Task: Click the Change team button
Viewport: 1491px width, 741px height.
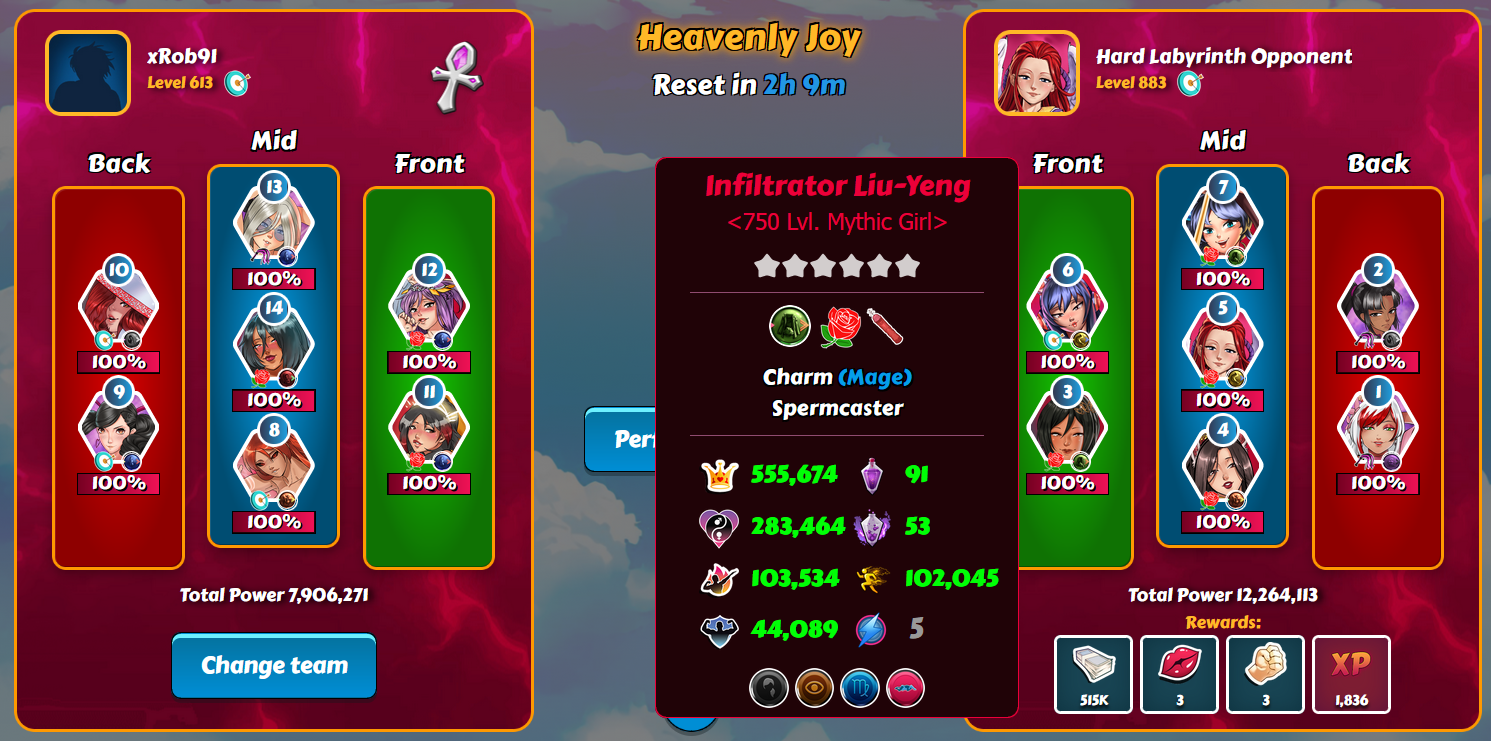Action: point(274,666)
